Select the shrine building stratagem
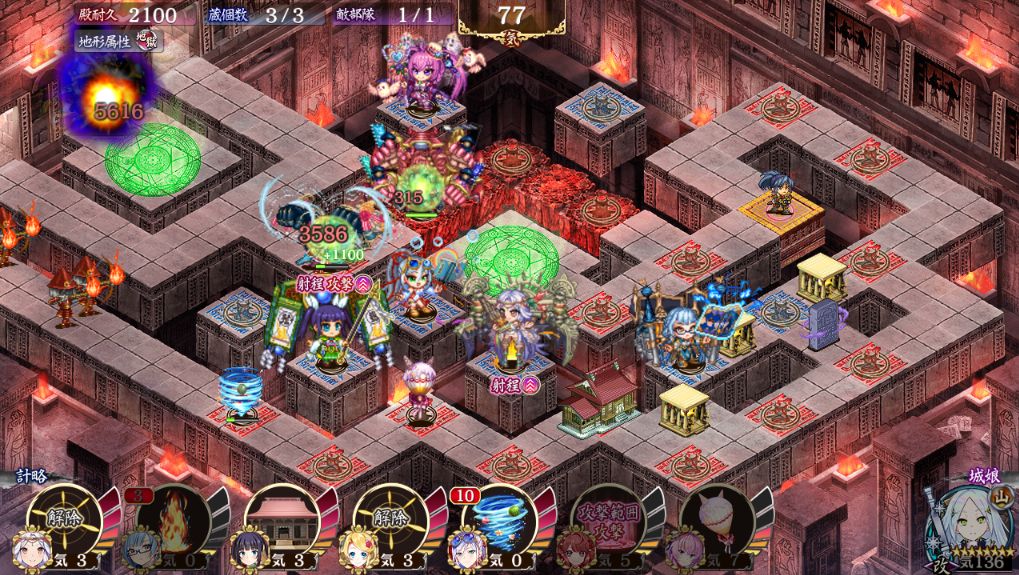1019x575 pixels. tap(279, 520)
